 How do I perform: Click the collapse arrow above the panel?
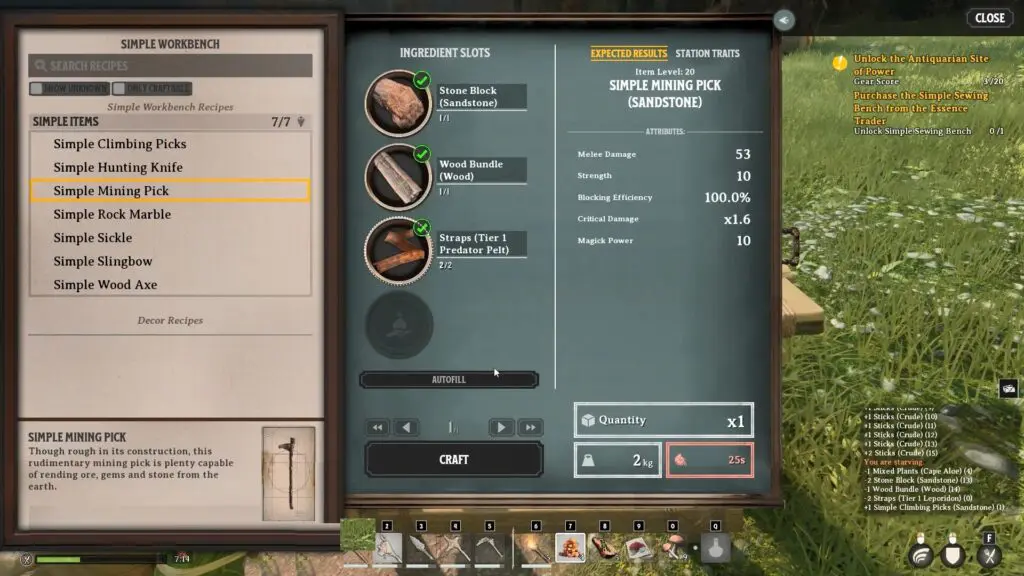coord(784,19)
